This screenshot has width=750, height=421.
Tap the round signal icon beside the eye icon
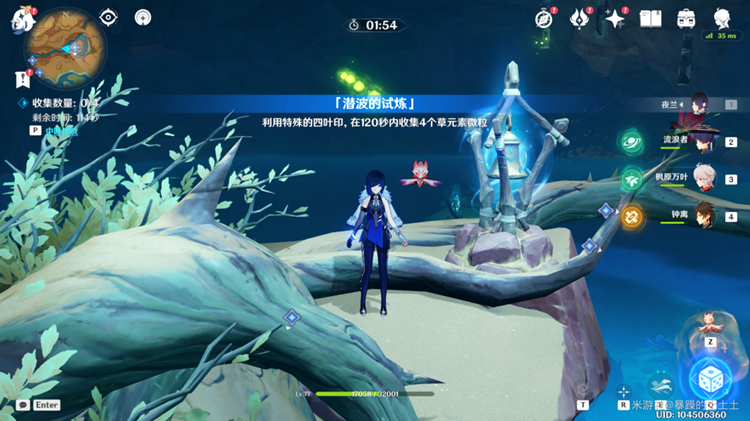(142, 17)
